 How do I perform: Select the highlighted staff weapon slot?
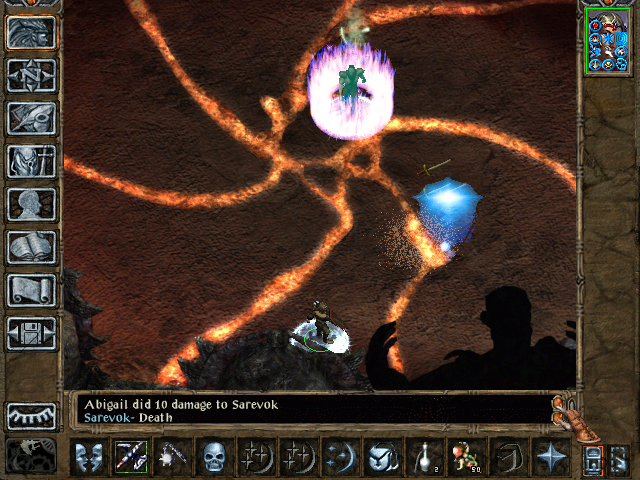coord(129,457)
